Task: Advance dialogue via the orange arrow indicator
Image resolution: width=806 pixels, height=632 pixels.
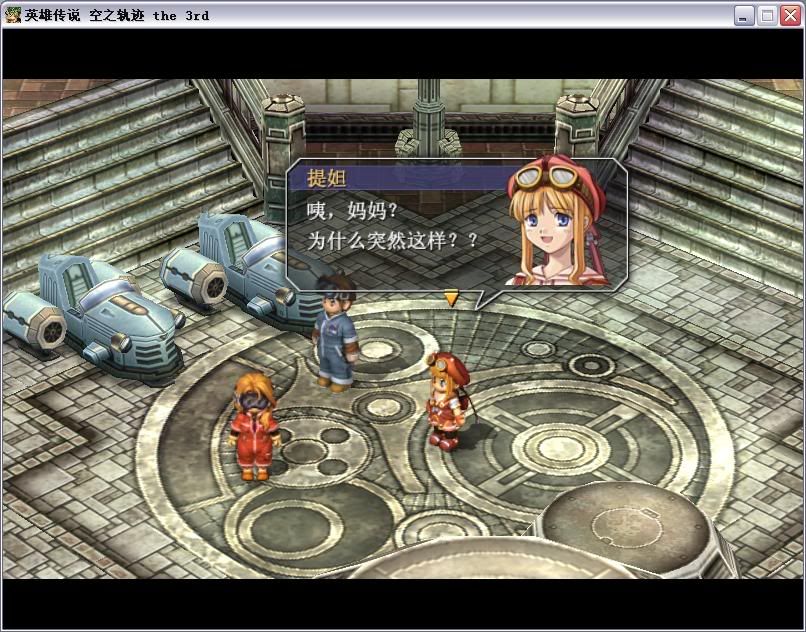Action: coord(451,297)
